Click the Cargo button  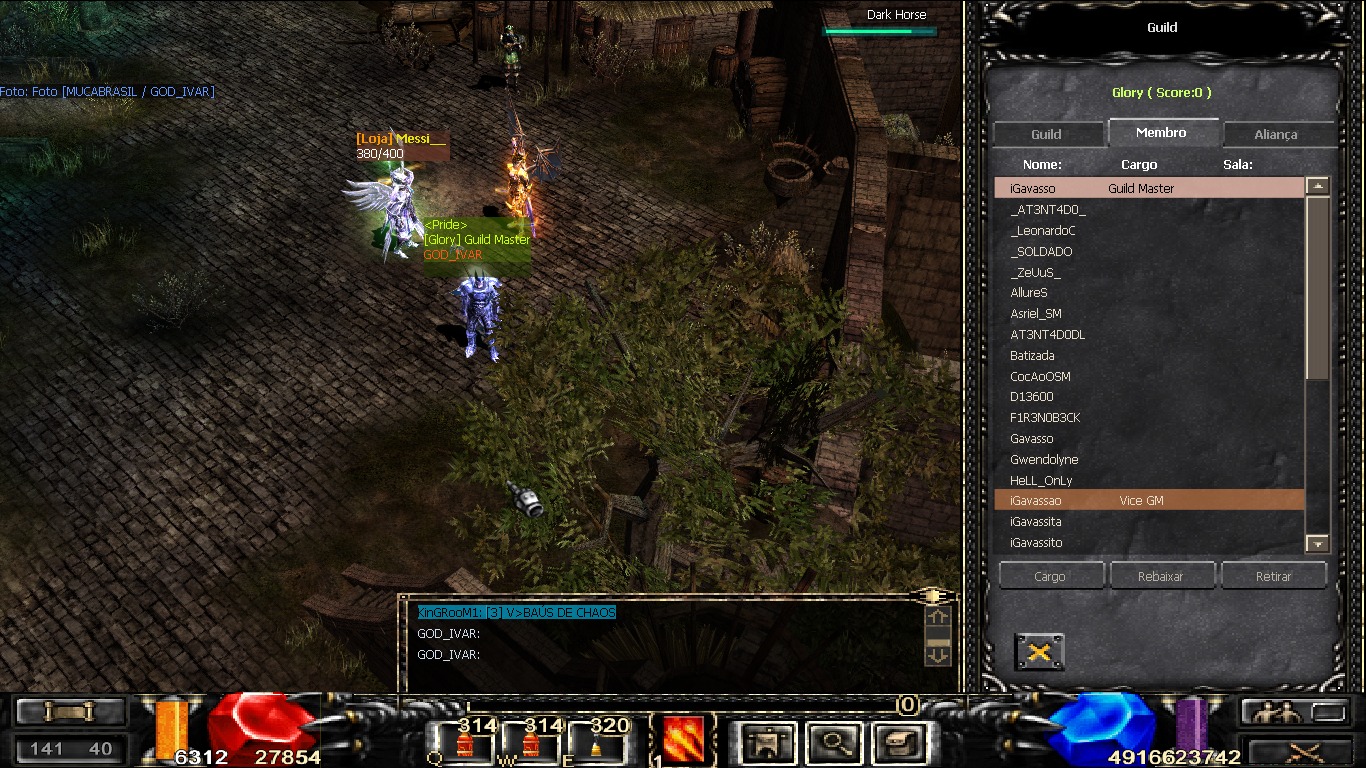(x=1050, y=576)
